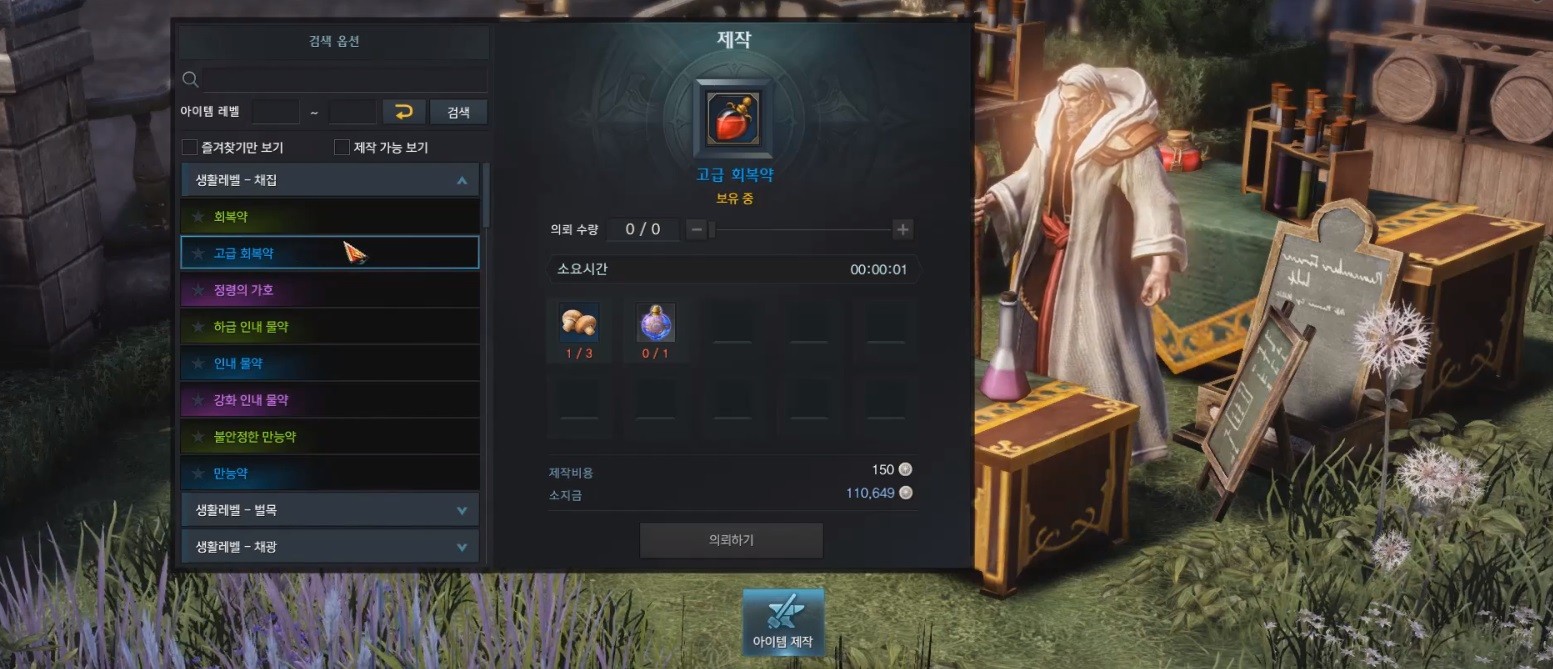Click the 검색 search button
Screen dimensions: 1553x669
click(458, 112)
